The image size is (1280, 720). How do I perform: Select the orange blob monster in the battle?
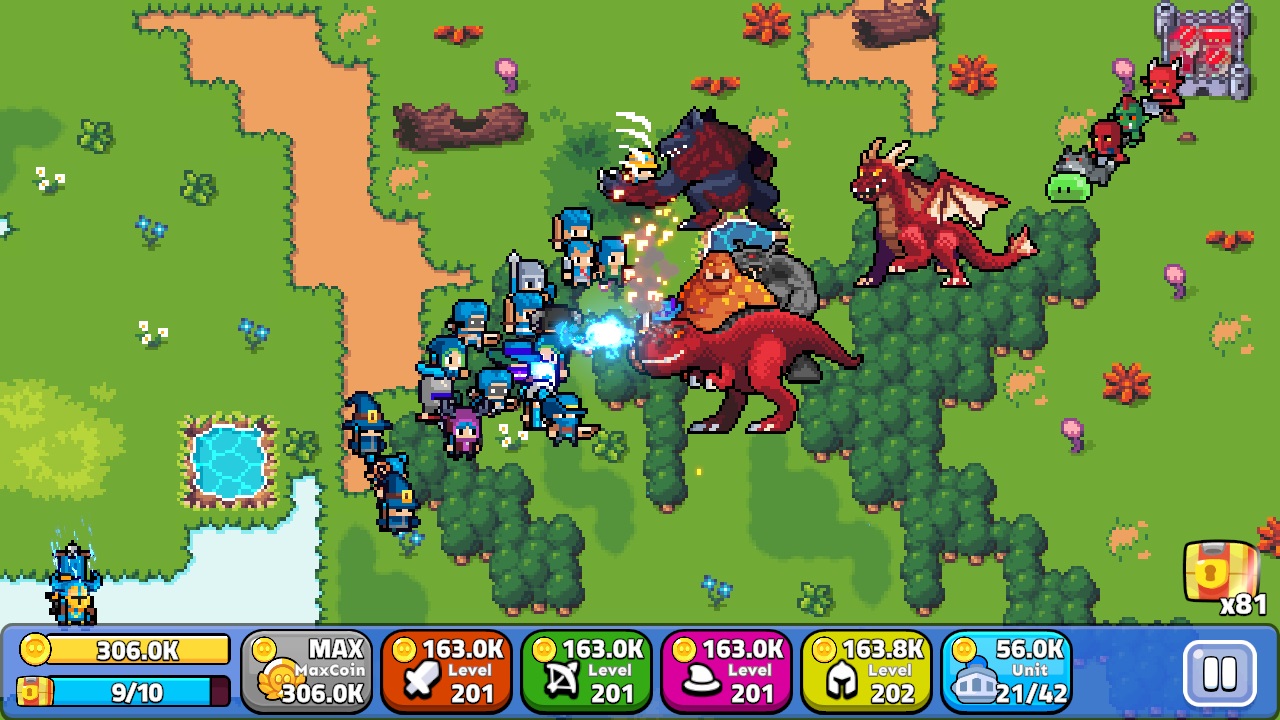tap(715, 290)
